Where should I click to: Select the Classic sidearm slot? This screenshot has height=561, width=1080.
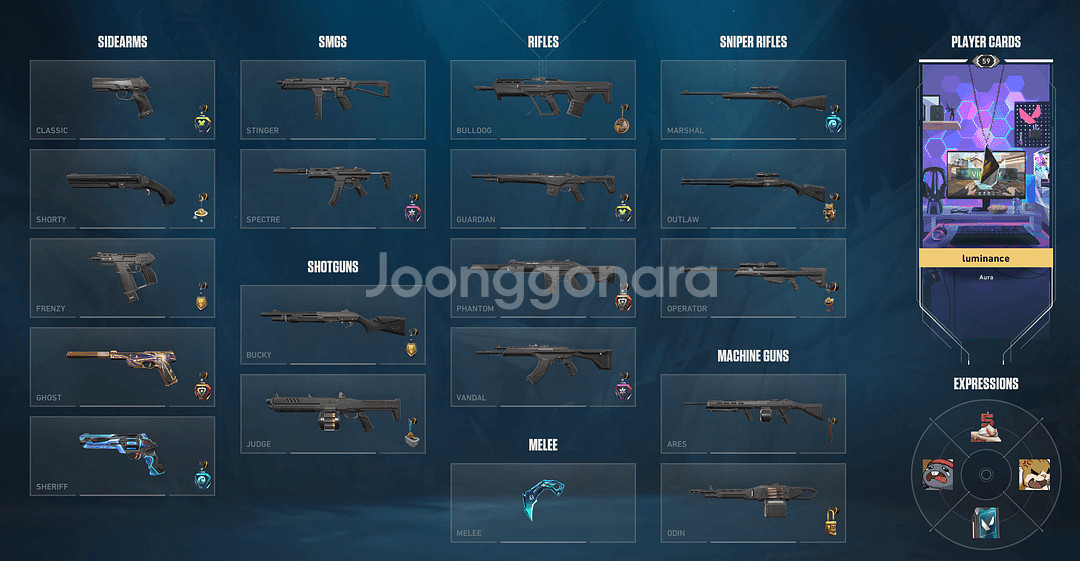tap(122, 99)
